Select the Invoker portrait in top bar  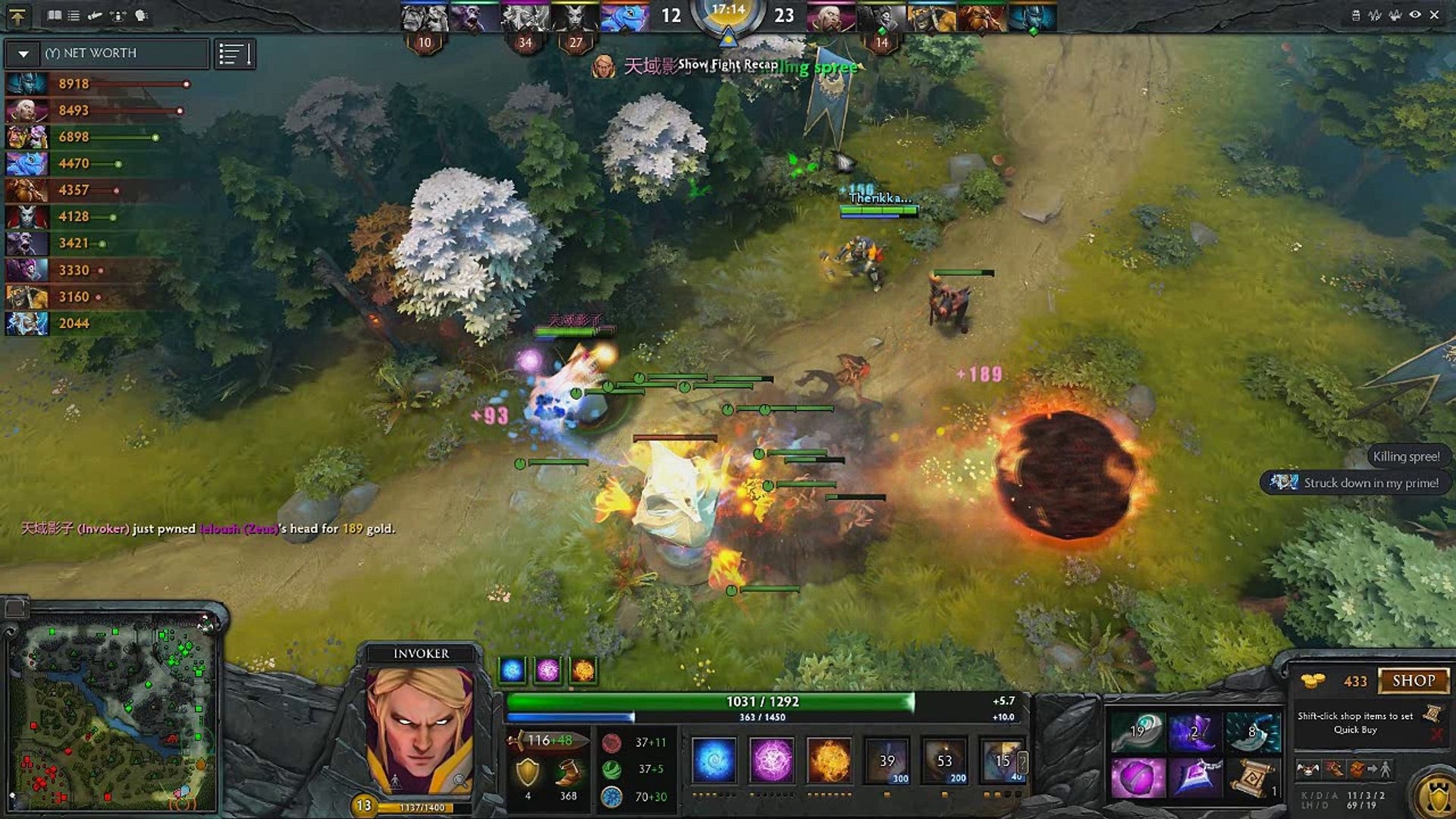pos(830,17)
